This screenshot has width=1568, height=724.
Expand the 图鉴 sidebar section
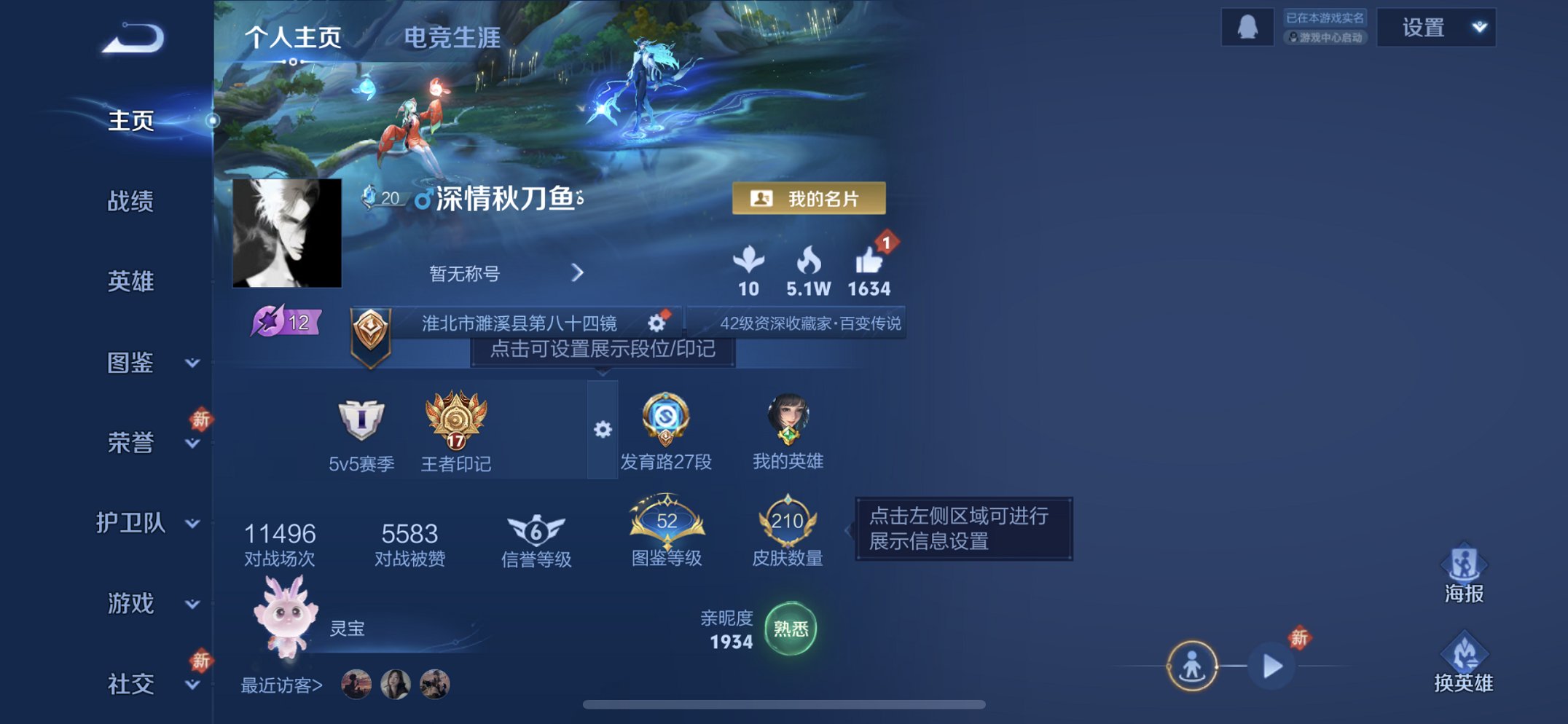click(131, 364)
